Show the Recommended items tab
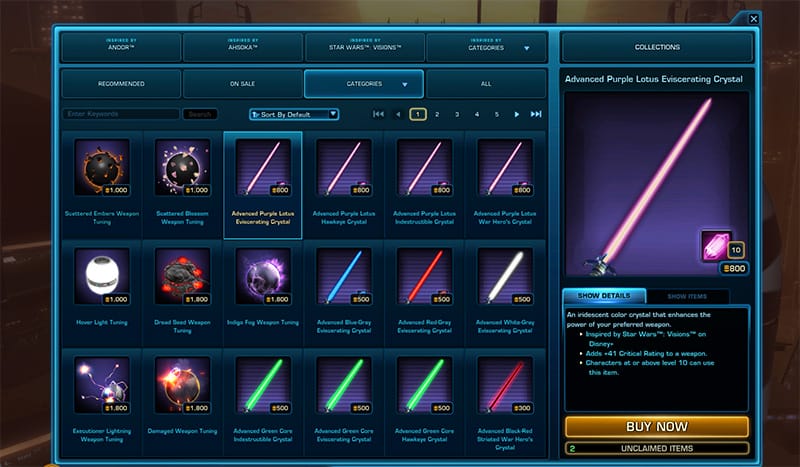Screen dimensions: 800x467 click(x=121, y=83)
